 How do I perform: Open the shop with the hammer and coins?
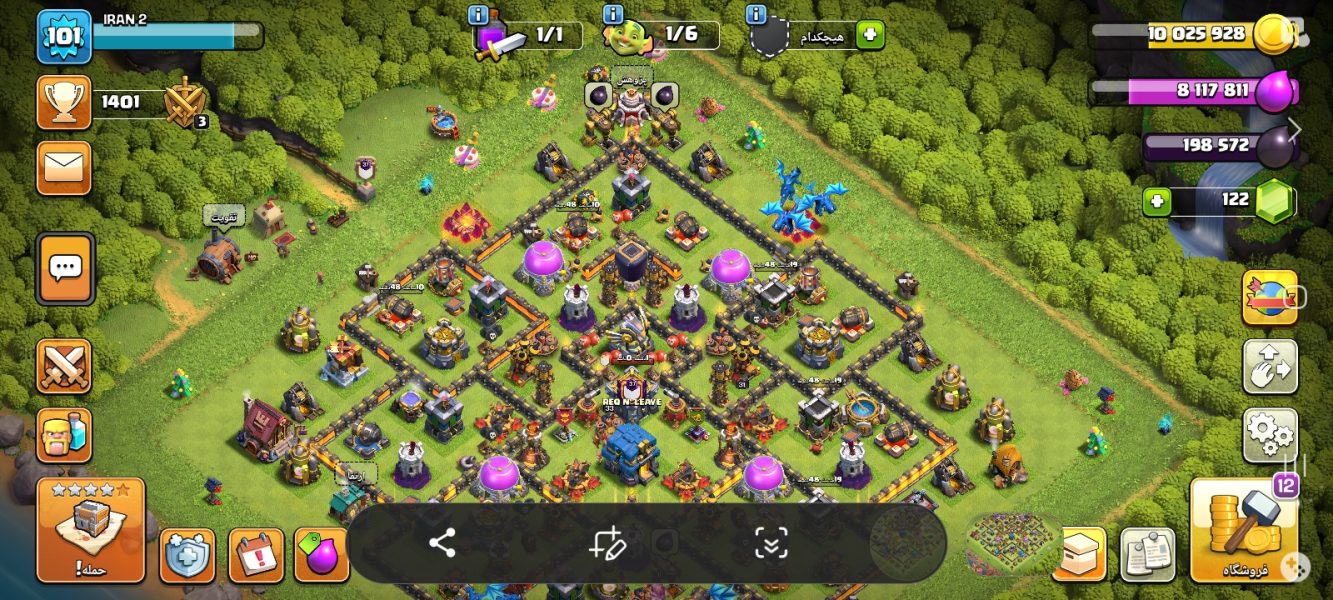[1244, 530]
